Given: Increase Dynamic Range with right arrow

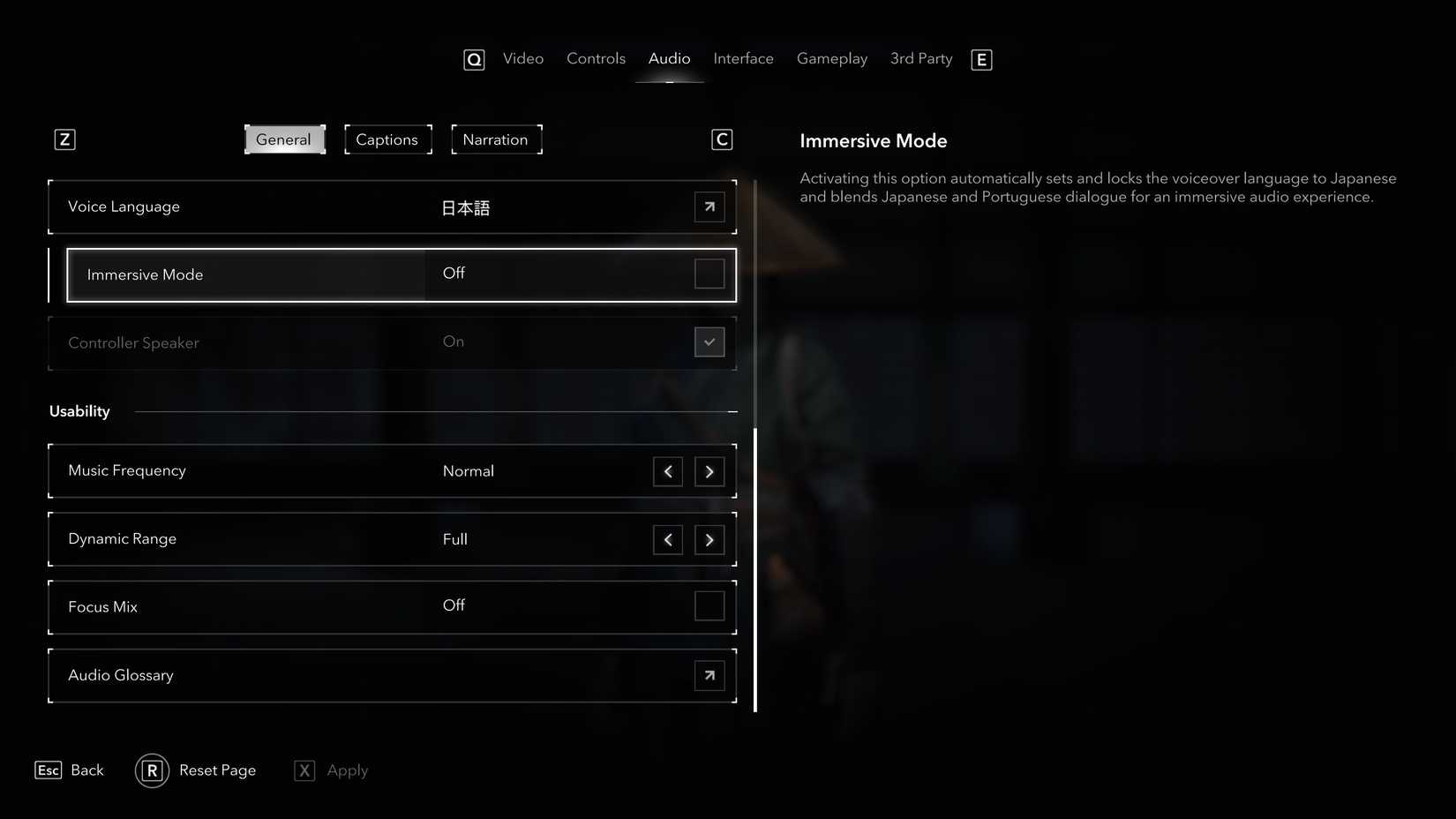Looking at the screenshot, I should click(709, 539).
